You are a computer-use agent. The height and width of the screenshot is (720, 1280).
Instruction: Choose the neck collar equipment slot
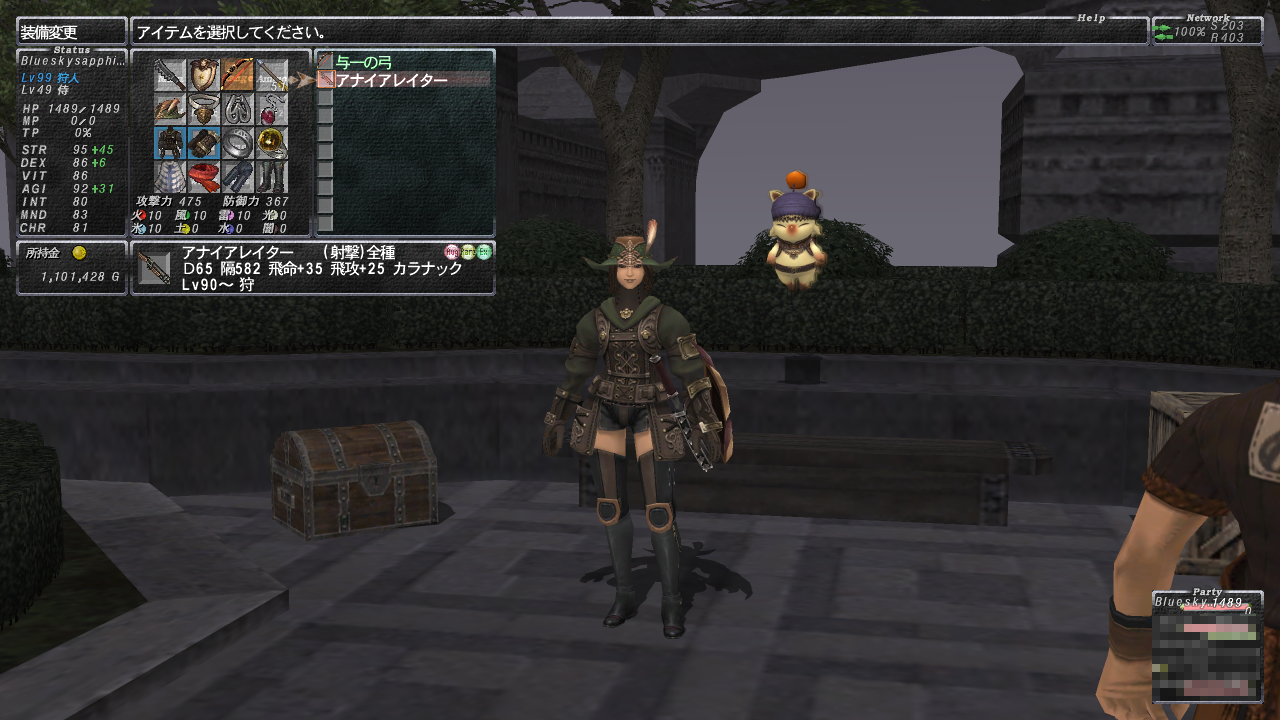(x=204, y=108)
